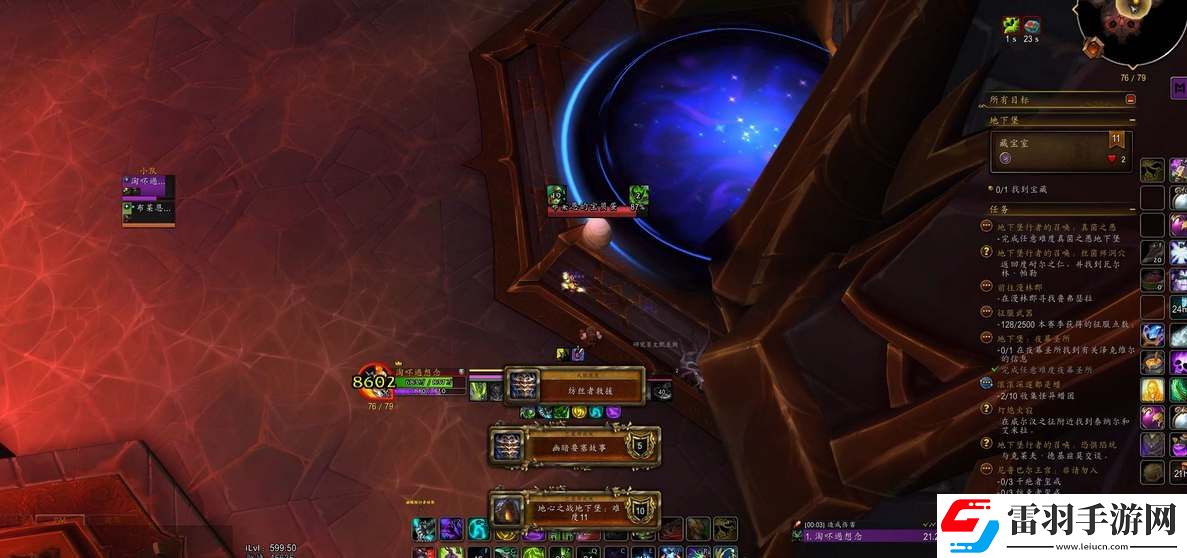Collapse the 所有目标 objective tracker
This screenshot has height=558, width=1187.
(1130, 100)
